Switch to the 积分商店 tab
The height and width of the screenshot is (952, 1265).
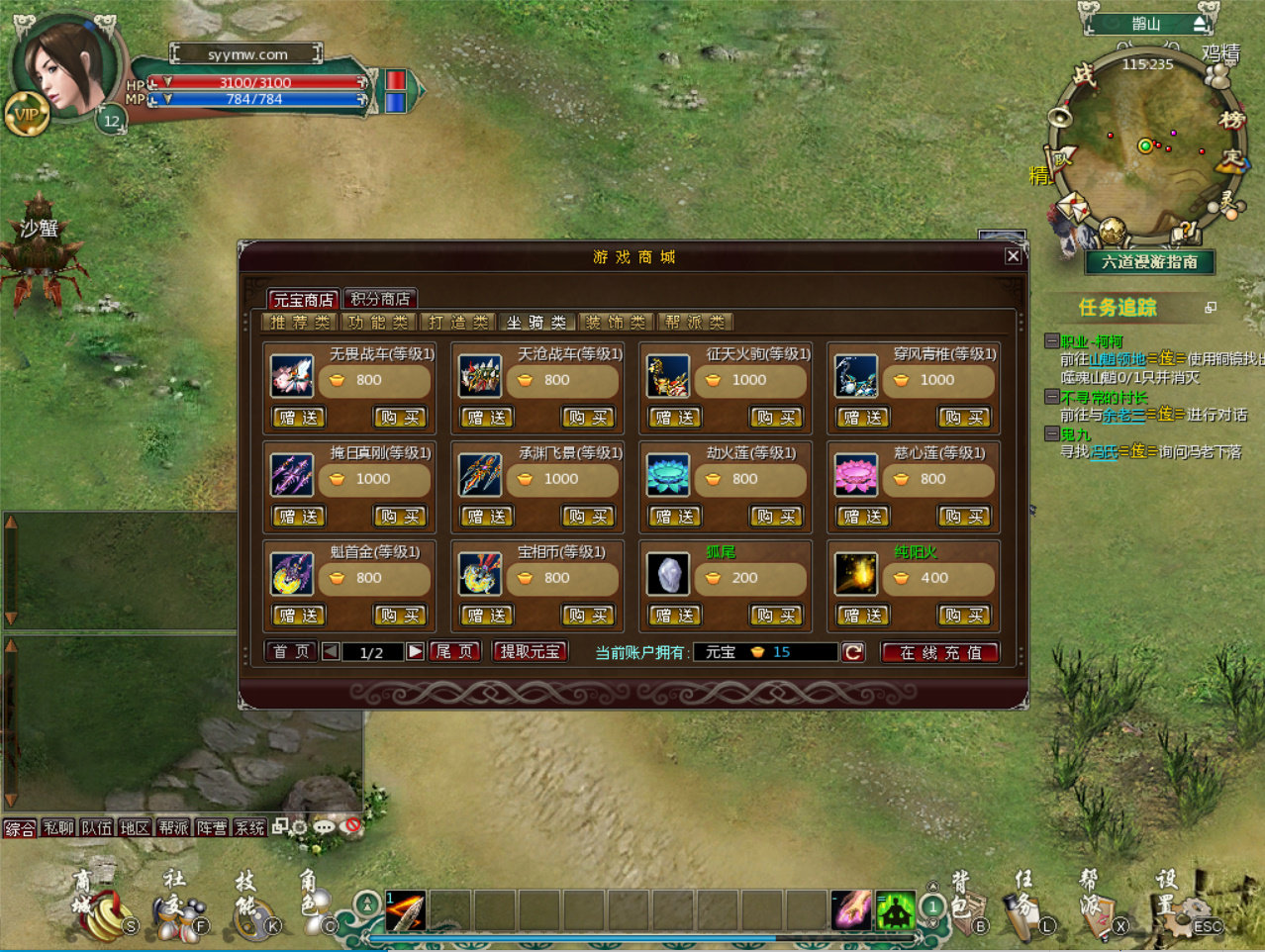click(x=380, y=299)
